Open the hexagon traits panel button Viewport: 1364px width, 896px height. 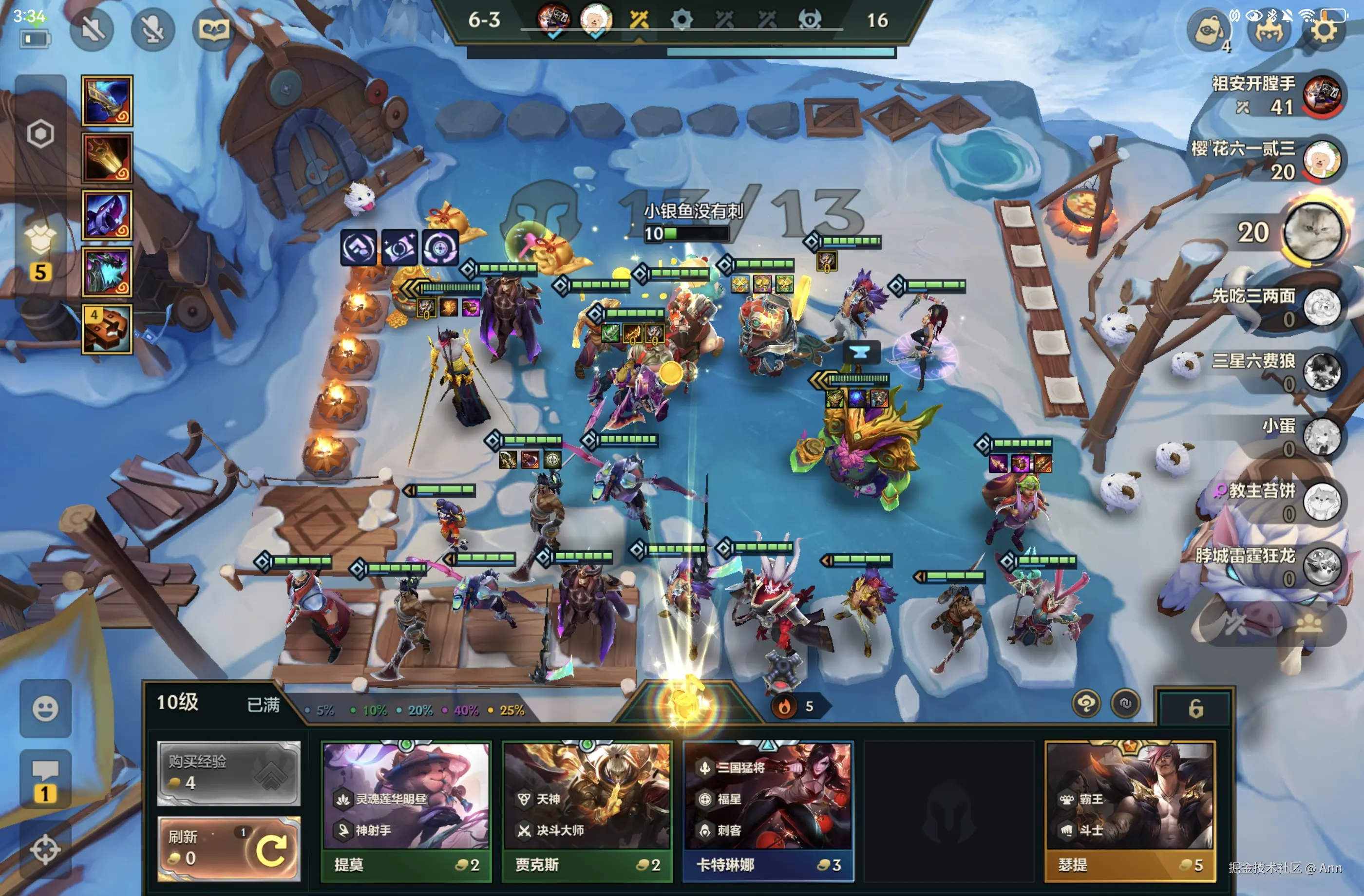point(40,134)
